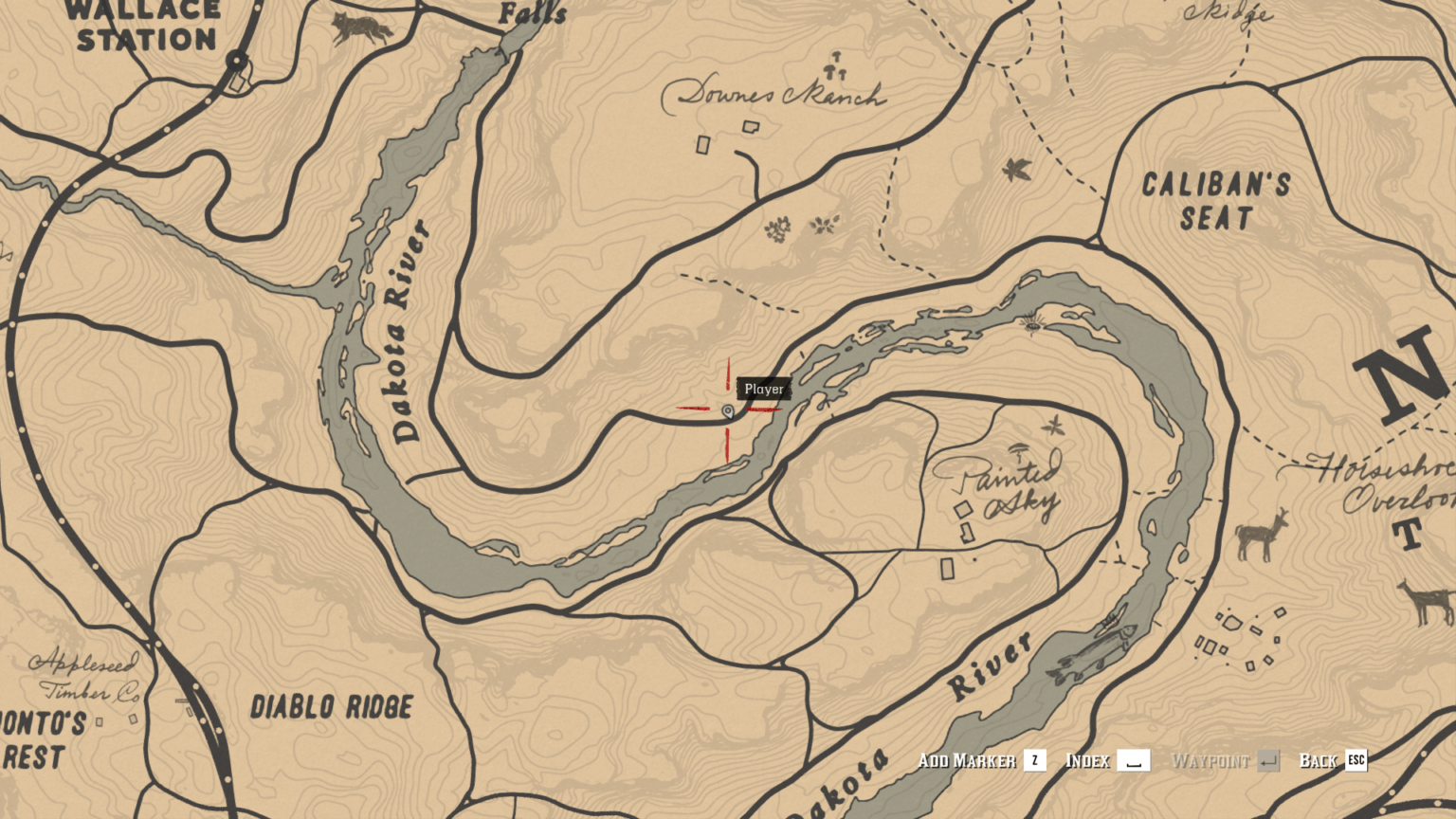Select the star-shaped plant icon above Painted Sky
This screenshot has height=819, width=1456.
[1052, 426]
